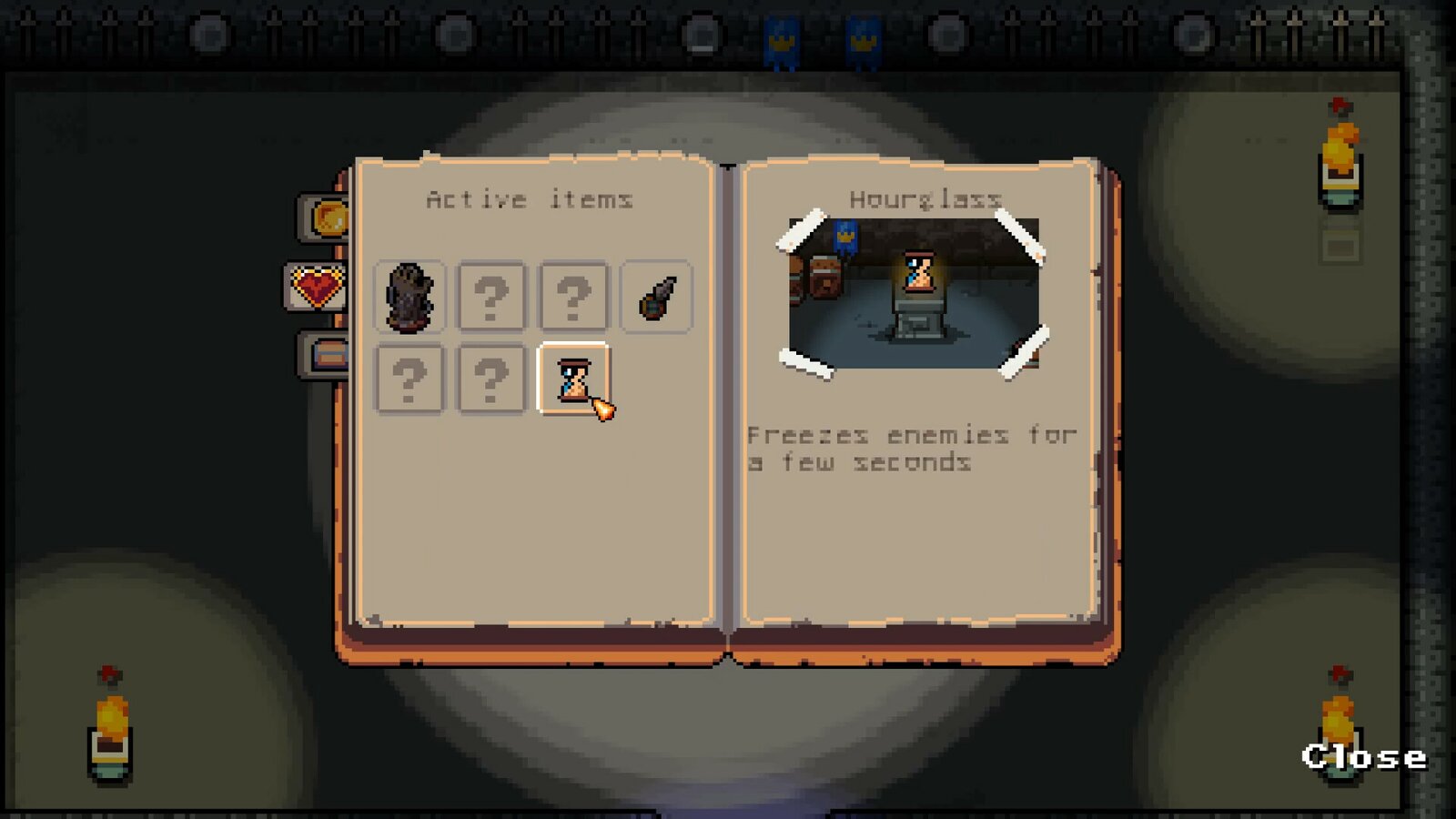The height and width of the screenshot is (819, 1456).
Task: Click the Hourglass title on the right page
Action: point(926,197)
